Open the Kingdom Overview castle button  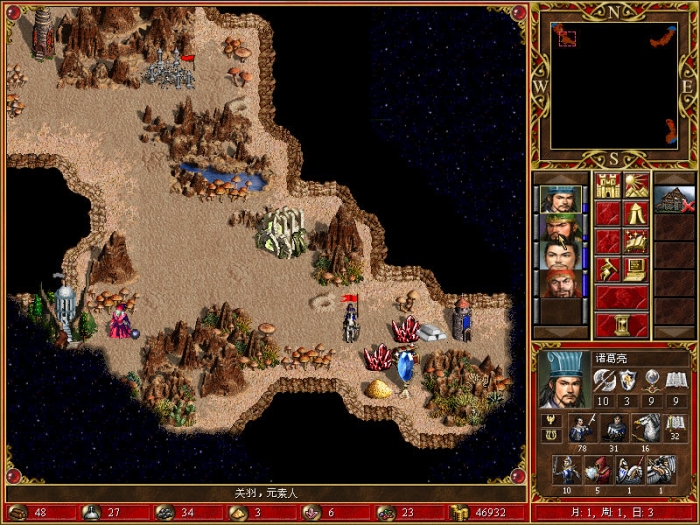point(608,185)
